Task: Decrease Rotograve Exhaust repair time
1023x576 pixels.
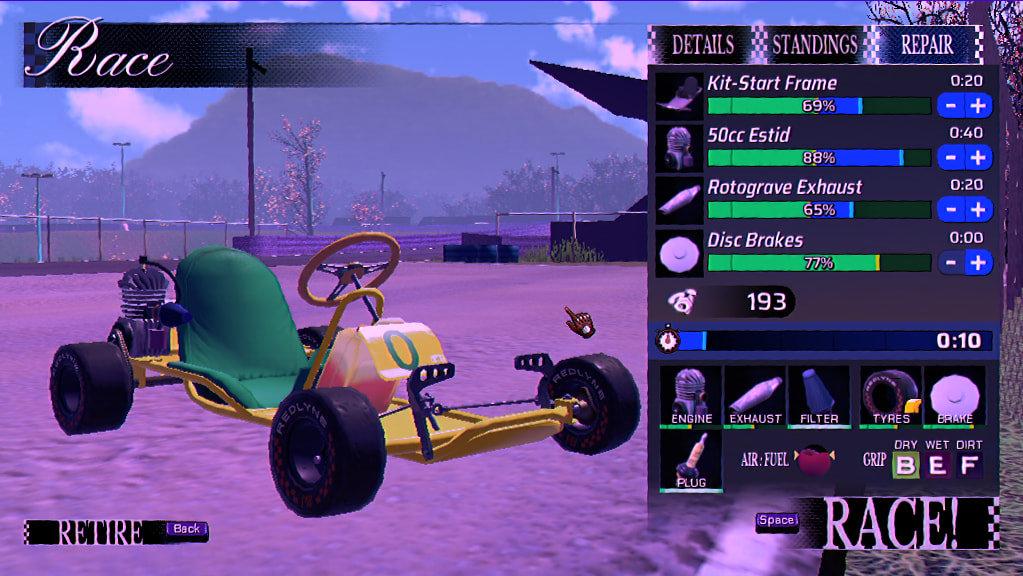Action: [x=951, y=209]
